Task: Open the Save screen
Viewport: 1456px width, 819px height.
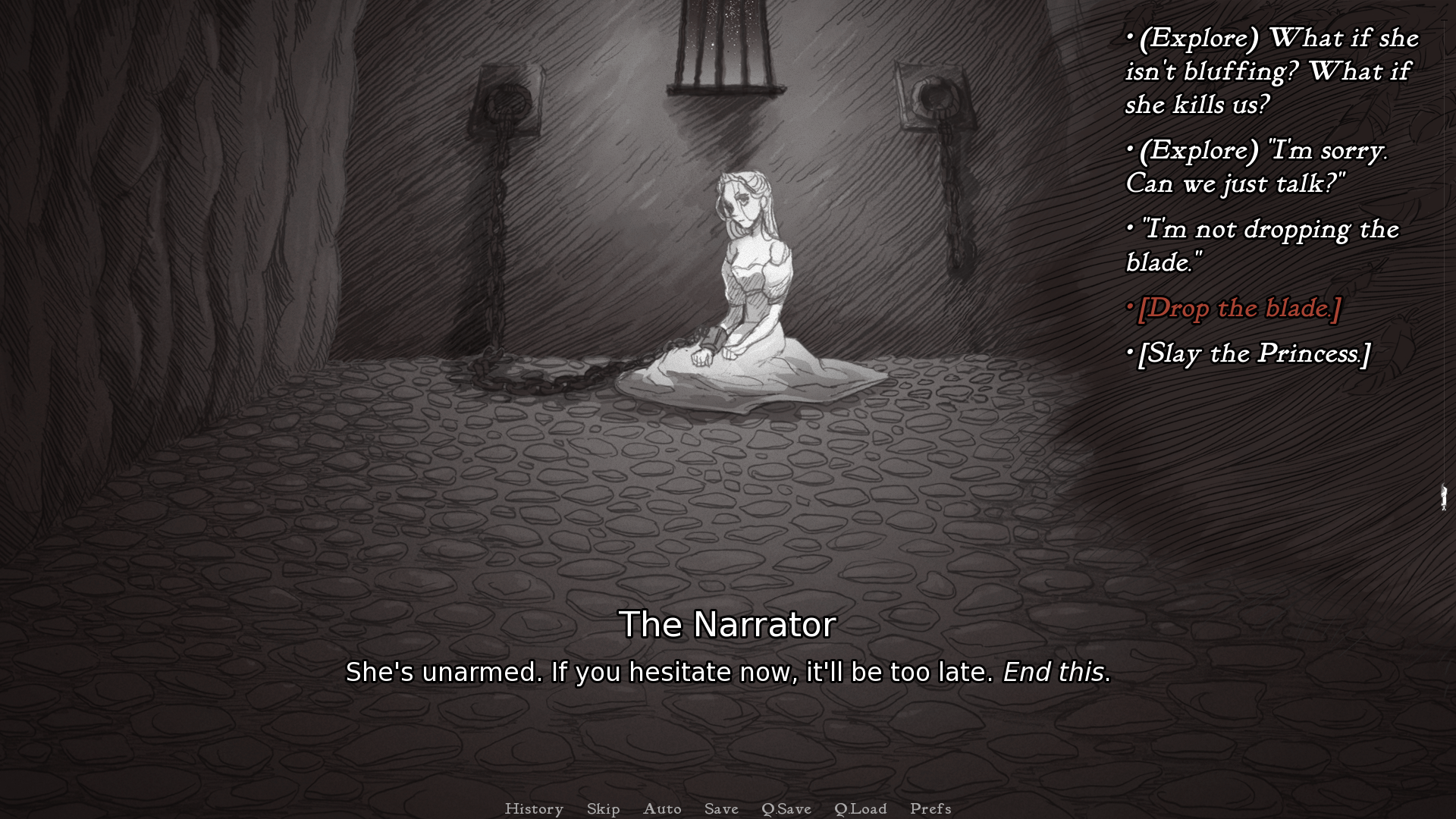Action: [x=720, y=808]
